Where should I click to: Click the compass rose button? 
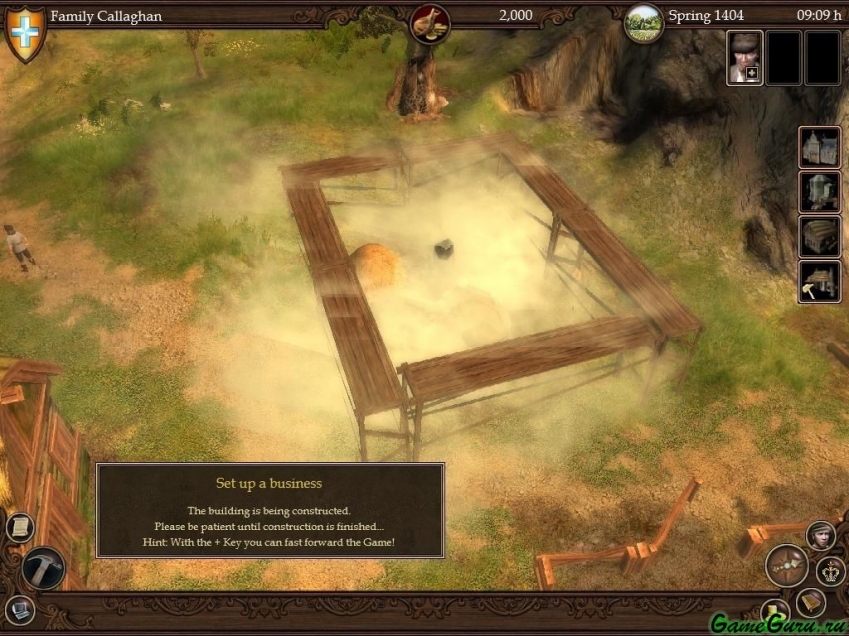point(787,565)
